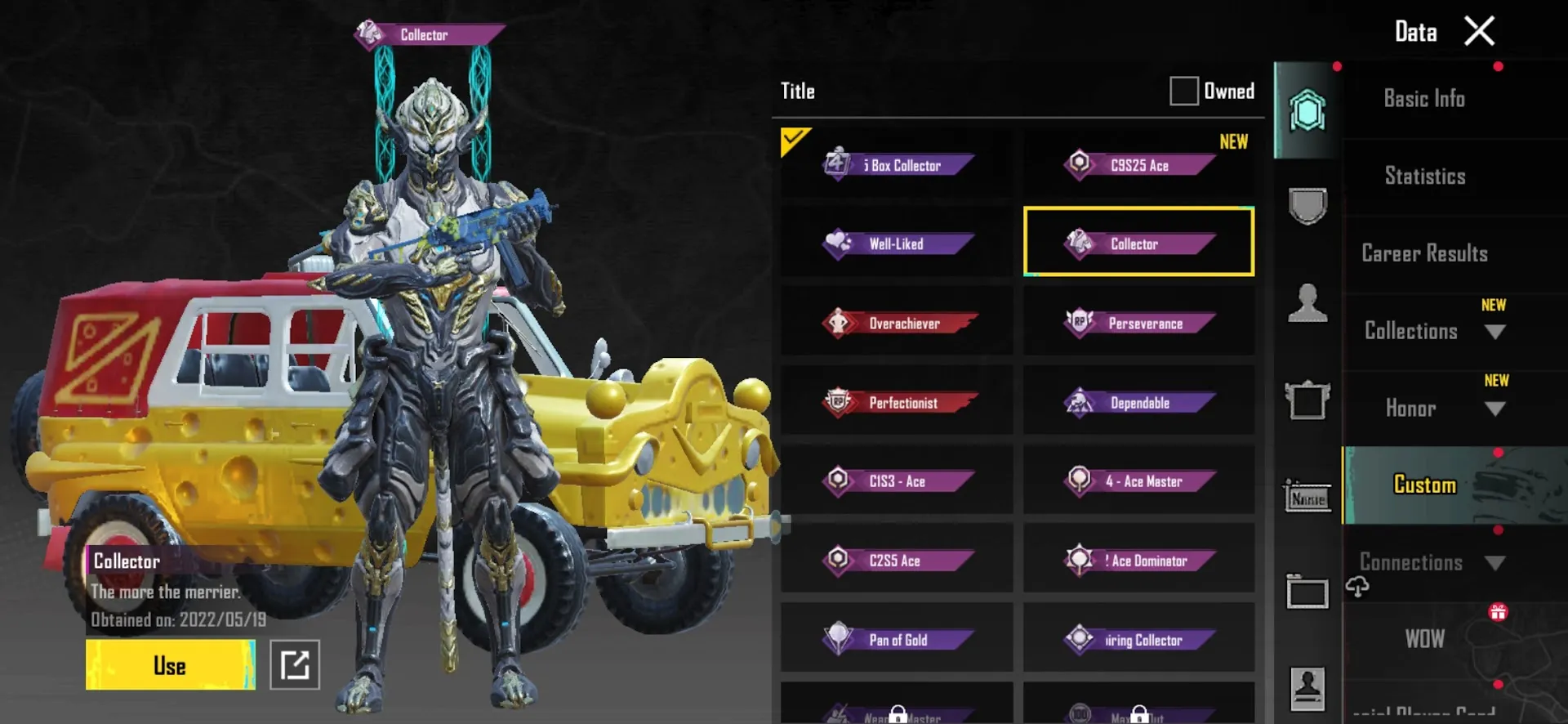Select the C9S25 Ace title marked NEW
Viewport: 1568px width, 724px height.
(x=1138, y=165)
